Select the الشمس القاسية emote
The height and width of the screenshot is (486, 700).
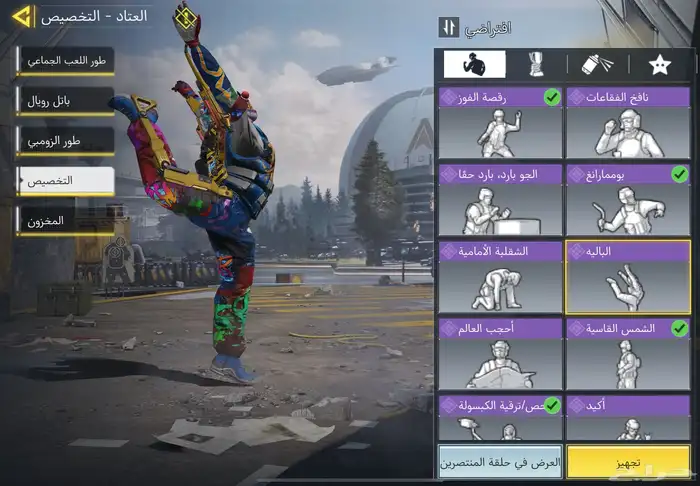pos(628,353)
